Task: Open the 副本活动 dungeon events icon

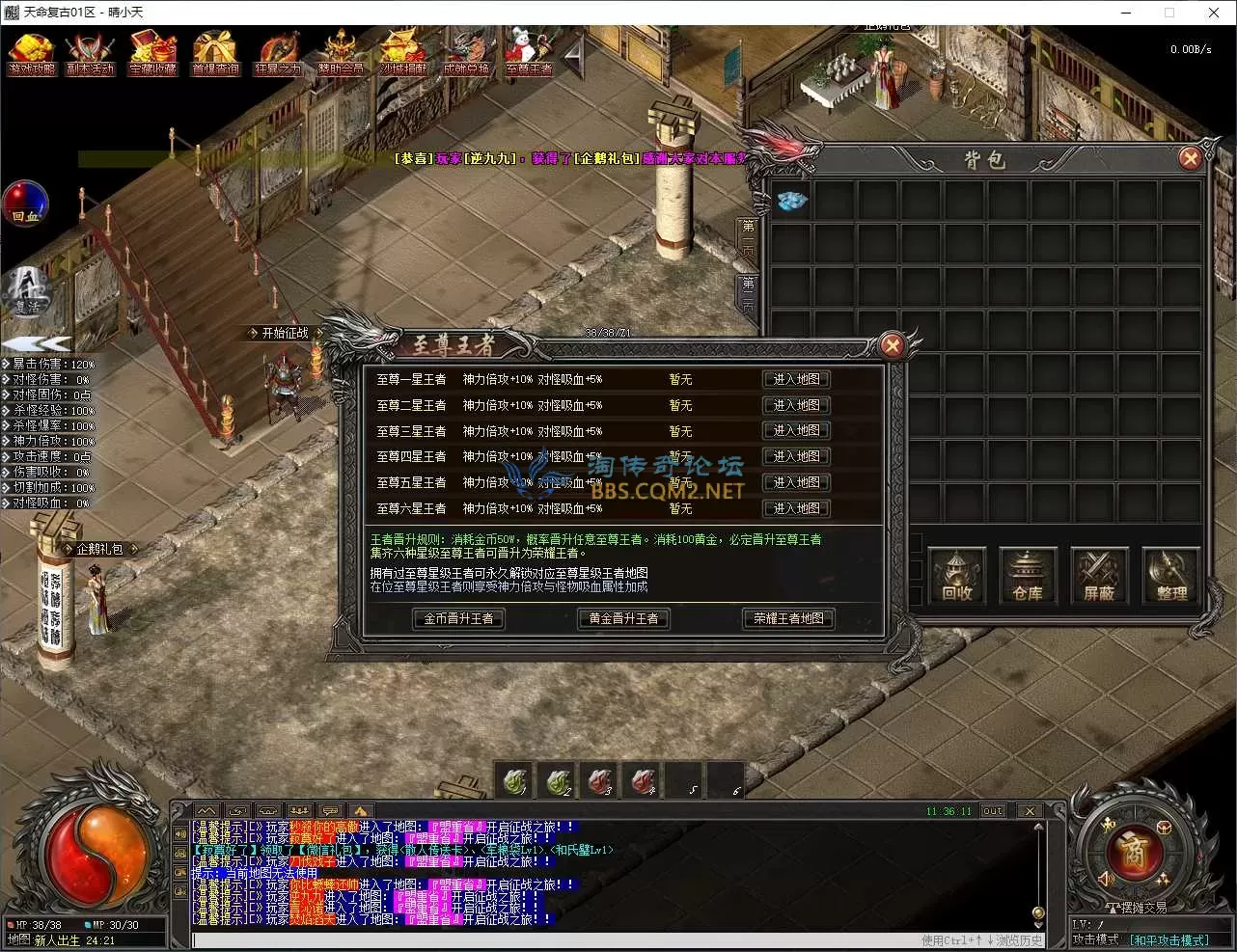Action: coord(90,54)
